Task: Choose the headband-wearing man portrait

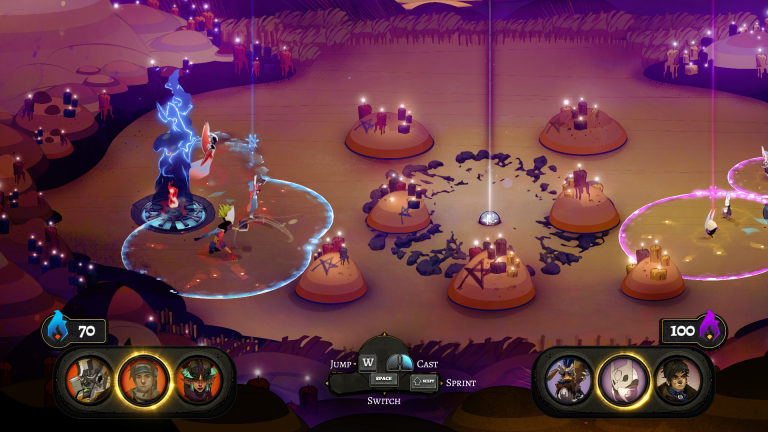Action: [143, 381]
